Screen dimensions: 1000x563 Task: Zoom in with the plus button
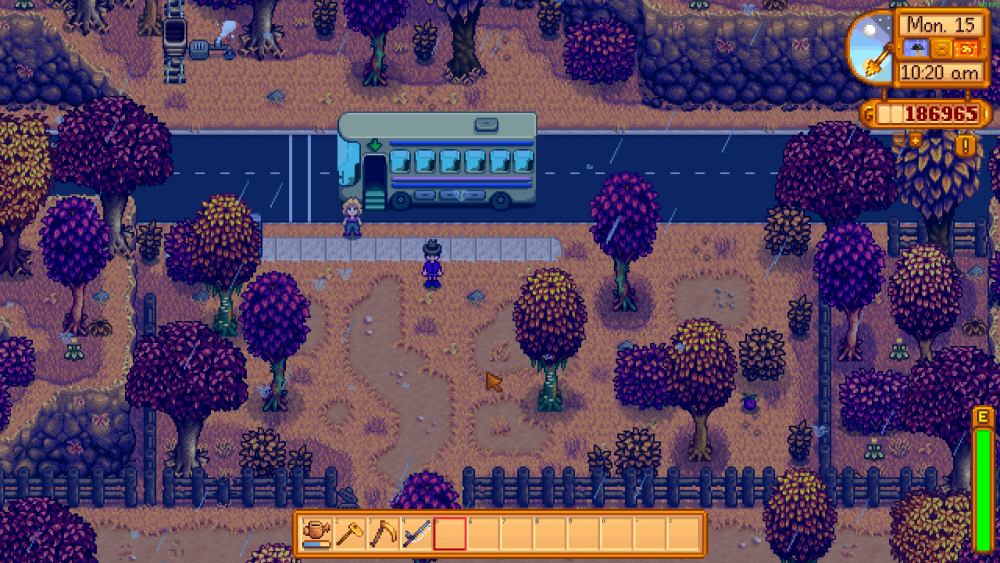click(x=914, y=140)
